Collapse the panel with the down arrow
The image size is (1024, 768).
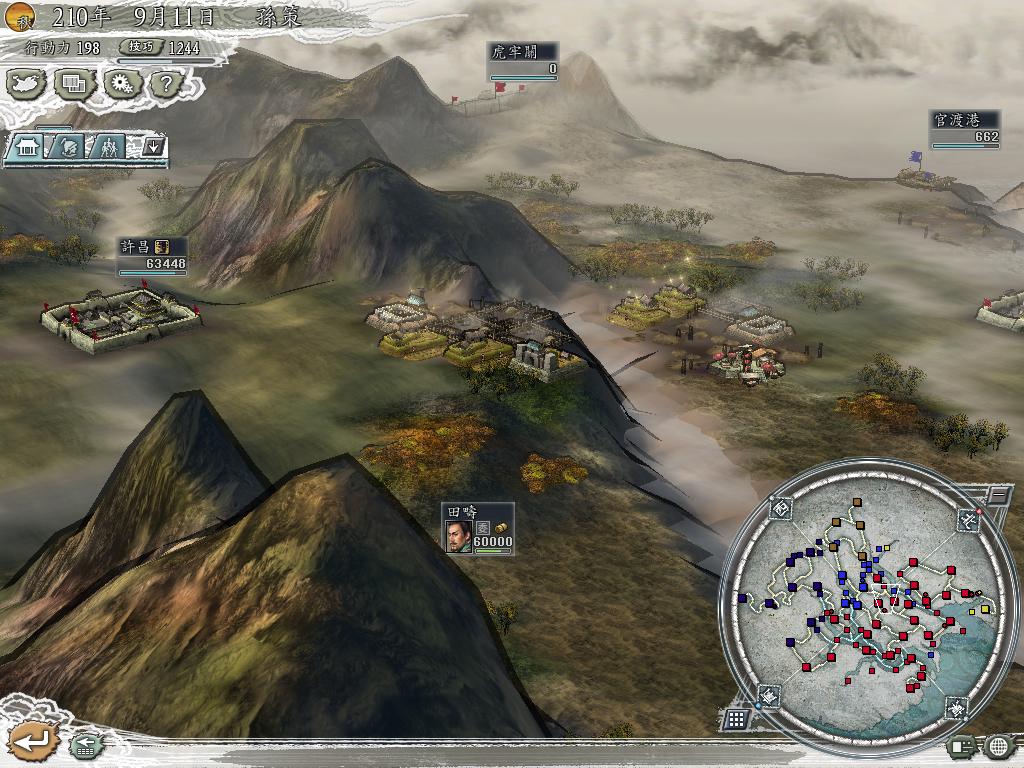click(x=154, y=147)
